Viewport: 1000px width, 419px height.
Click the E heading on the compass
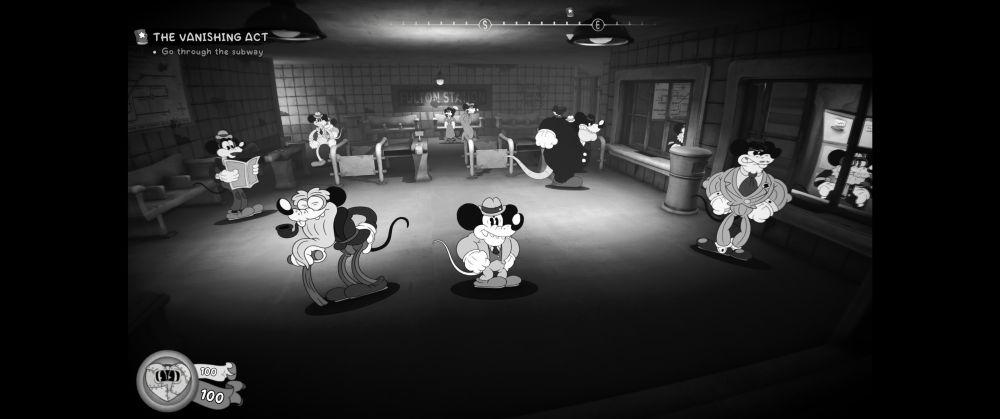[x=598, y=24]
